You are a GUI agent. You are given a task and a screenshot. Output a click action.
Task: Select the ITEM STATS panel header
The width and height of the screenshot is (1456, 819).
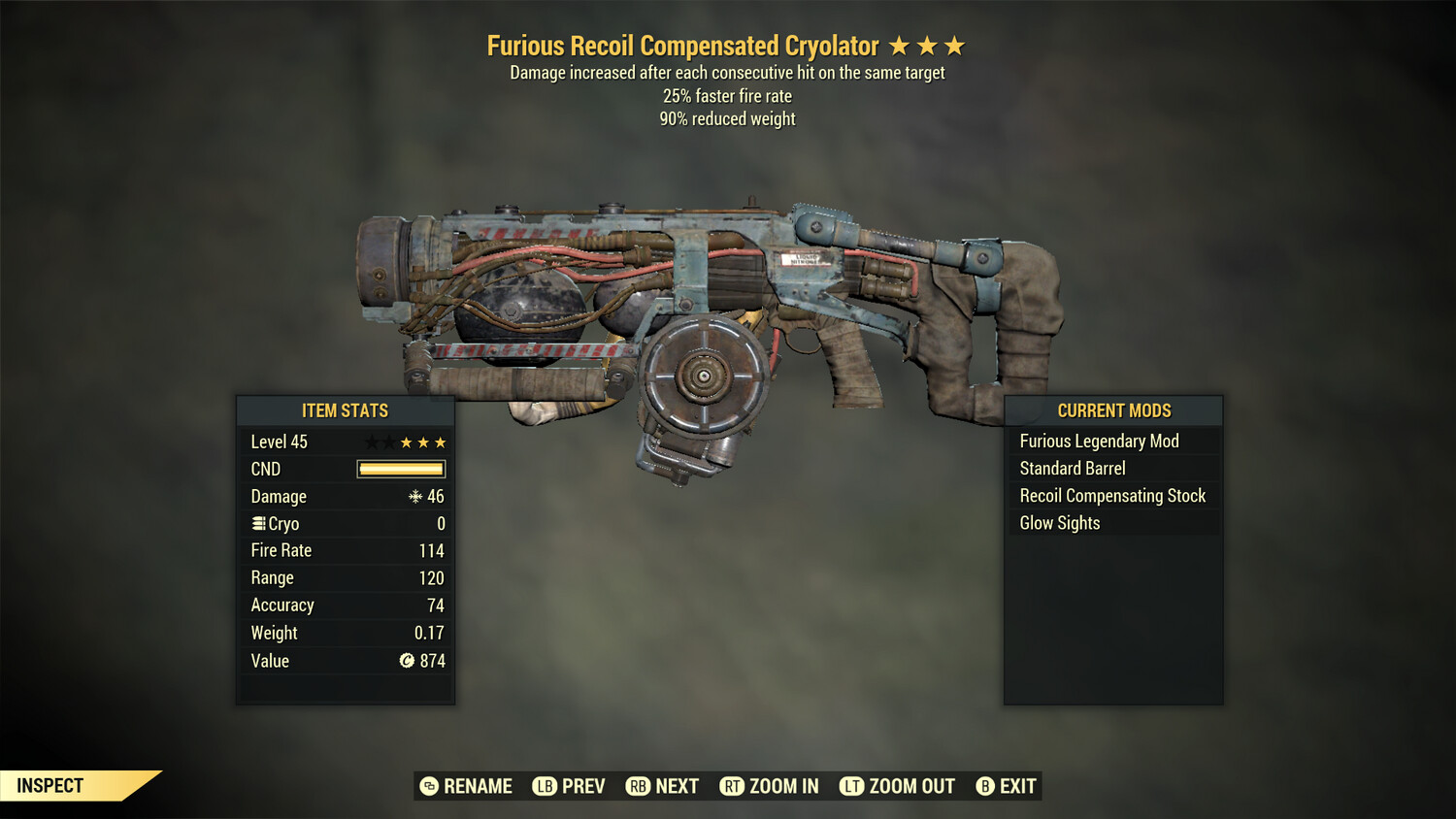pyautogui.click(x=346, y=410)
